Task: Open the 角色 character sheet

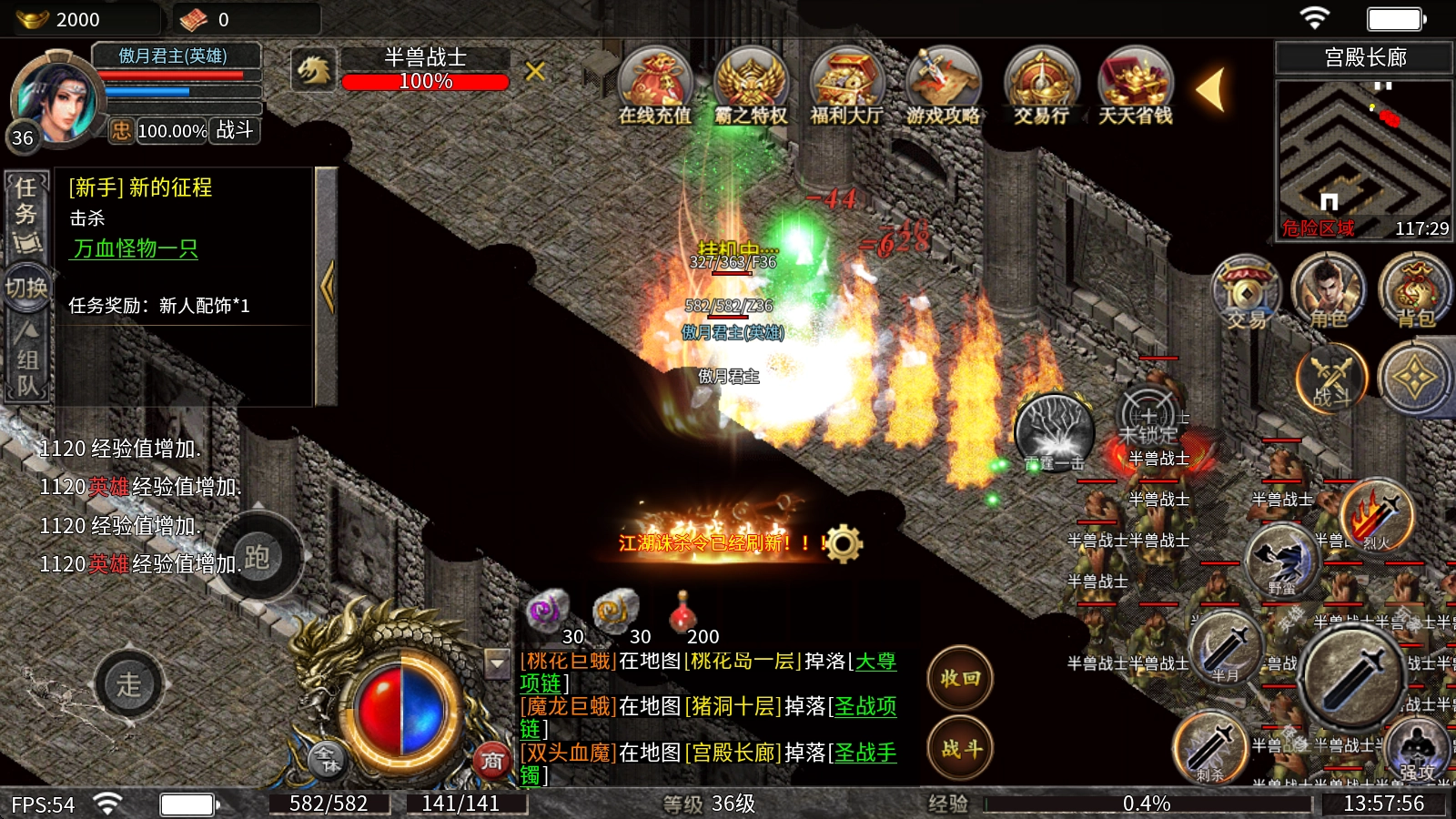Action: (x=1328, y=291)
